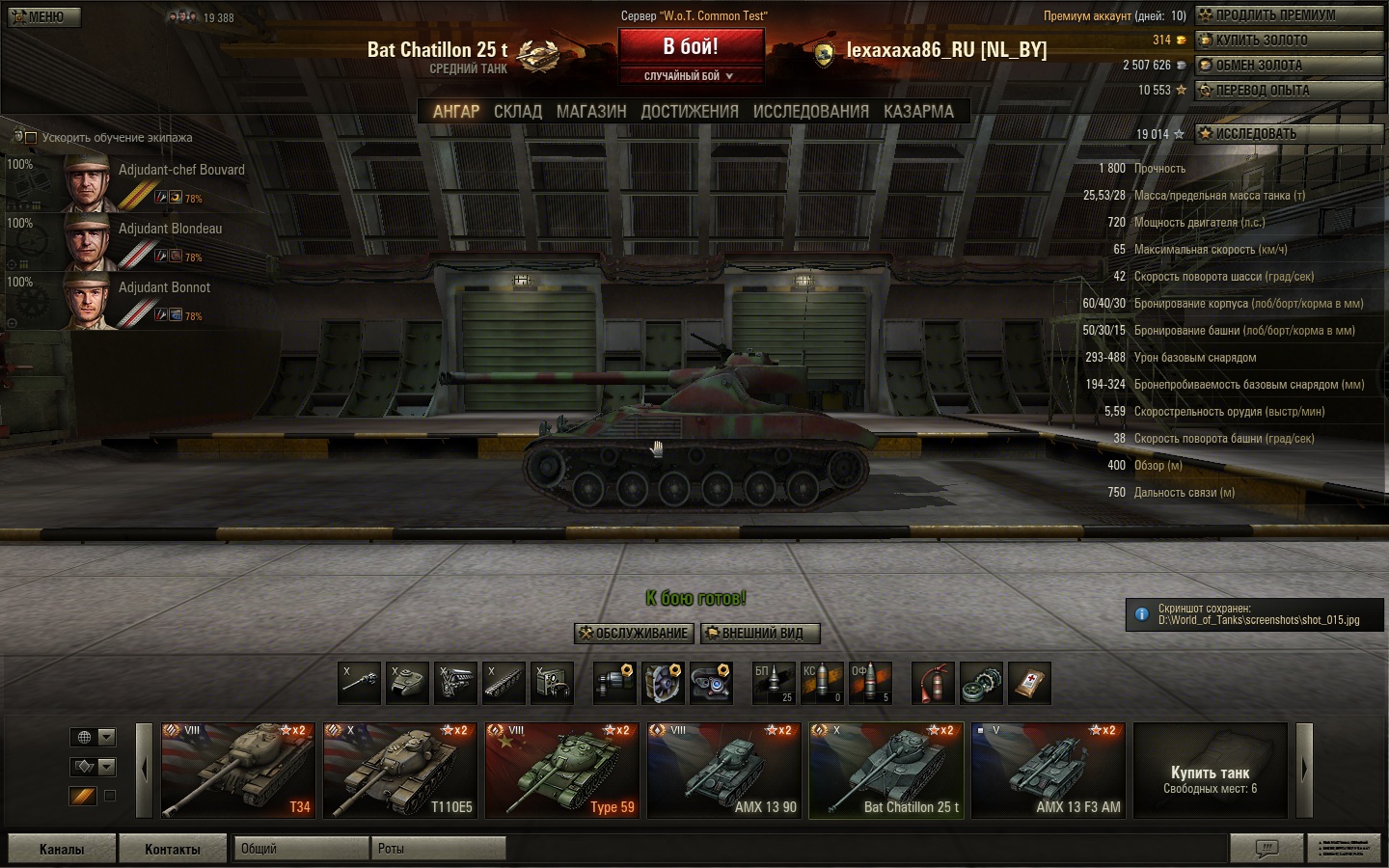Viewport: 1389px width, 868px height.
Task: Open the Каналы chat channels button
Action: tap(62, 849)
